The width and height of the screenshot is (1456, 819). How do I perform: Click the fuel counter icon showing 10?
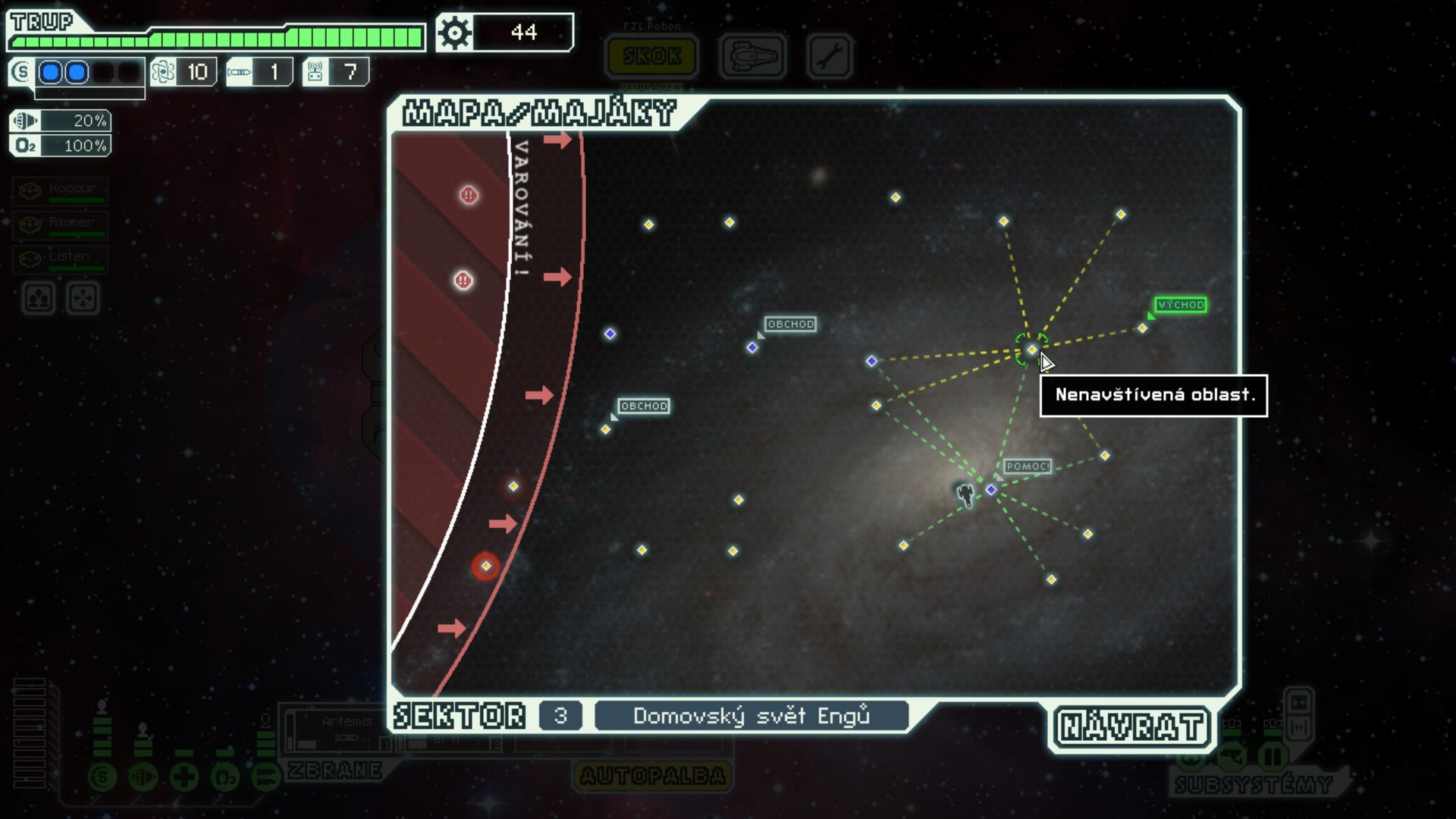tap(165, 71)
